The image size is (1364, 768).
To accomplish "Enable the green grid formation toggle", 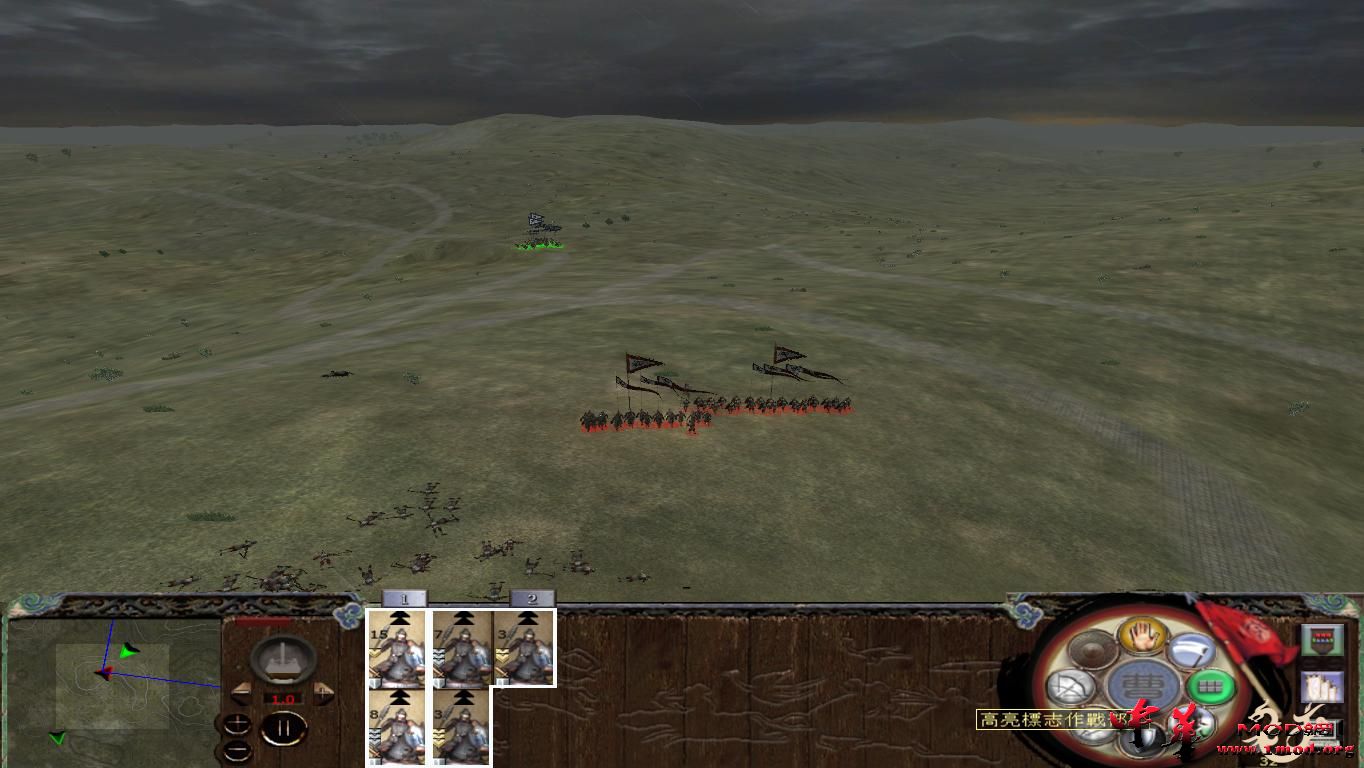I will (x=1208, y=686).
